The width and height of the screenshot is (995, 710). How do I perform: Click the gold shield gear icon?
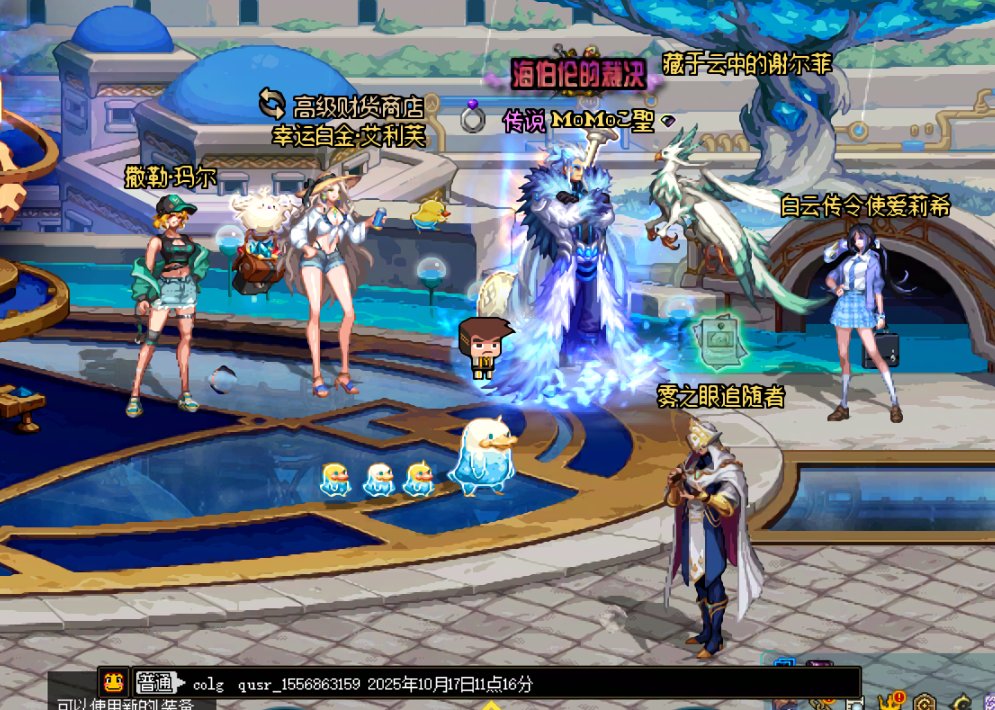[924, 702]
